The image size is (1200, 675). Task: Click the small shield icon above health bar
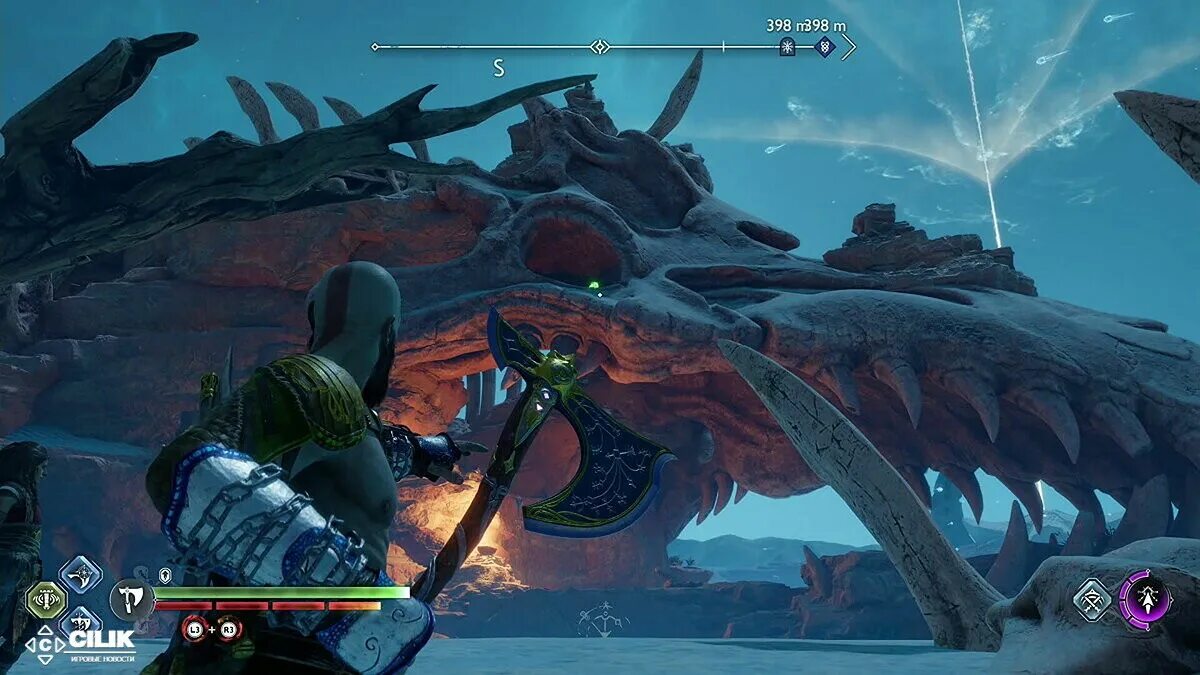tap(165, 575)
